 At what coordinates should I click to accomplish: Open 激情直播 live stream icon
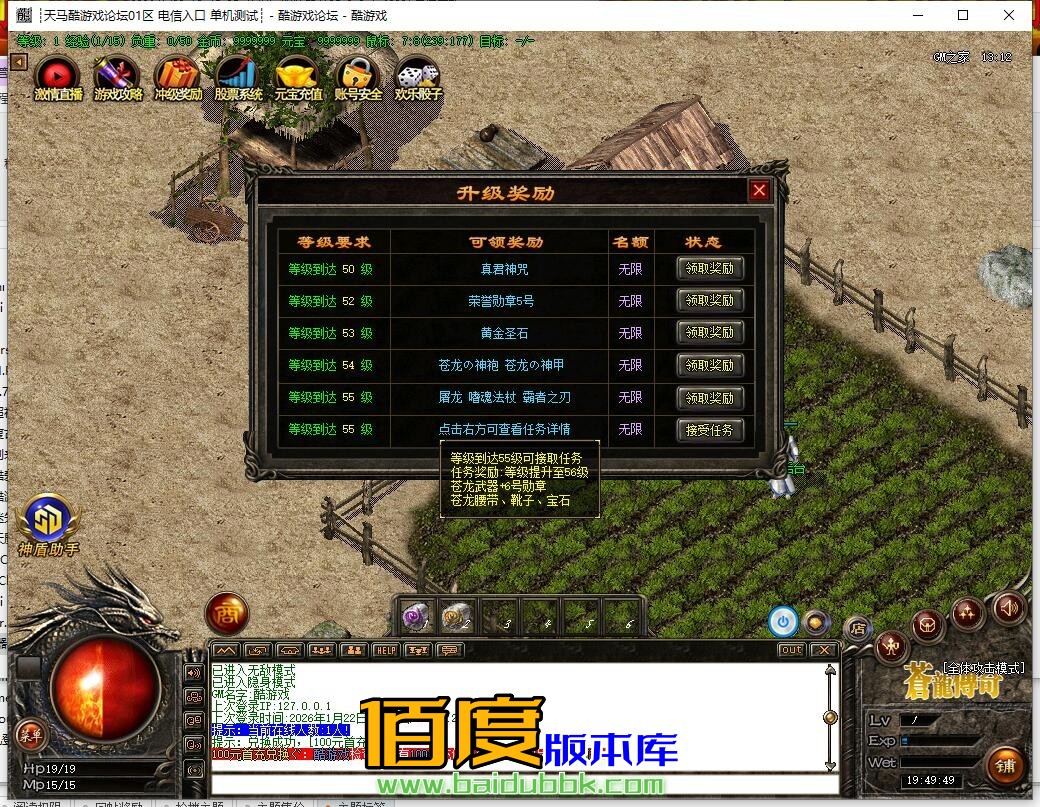click(x=58, y=77)
